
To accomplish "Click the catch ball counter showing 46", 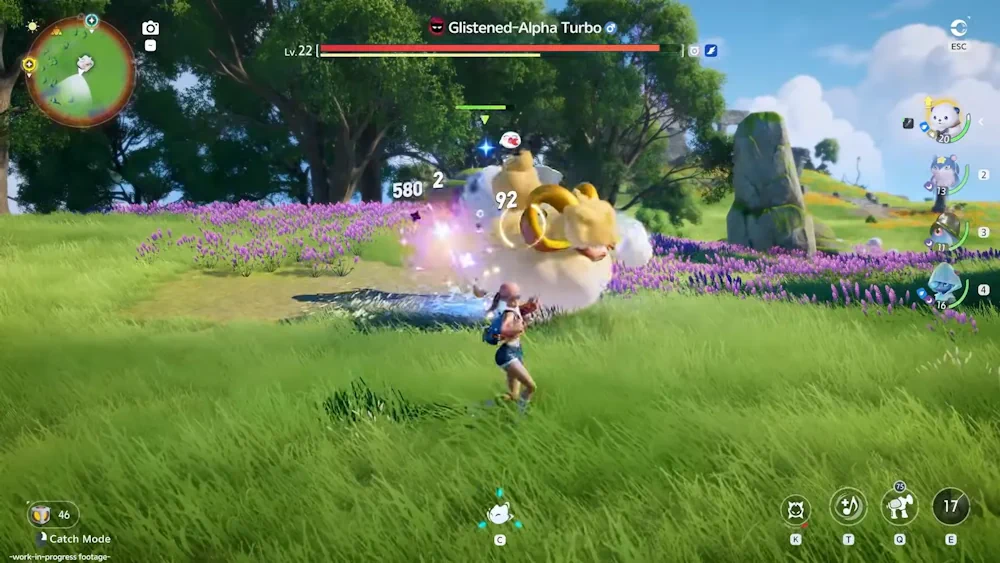I will (52, 515).
